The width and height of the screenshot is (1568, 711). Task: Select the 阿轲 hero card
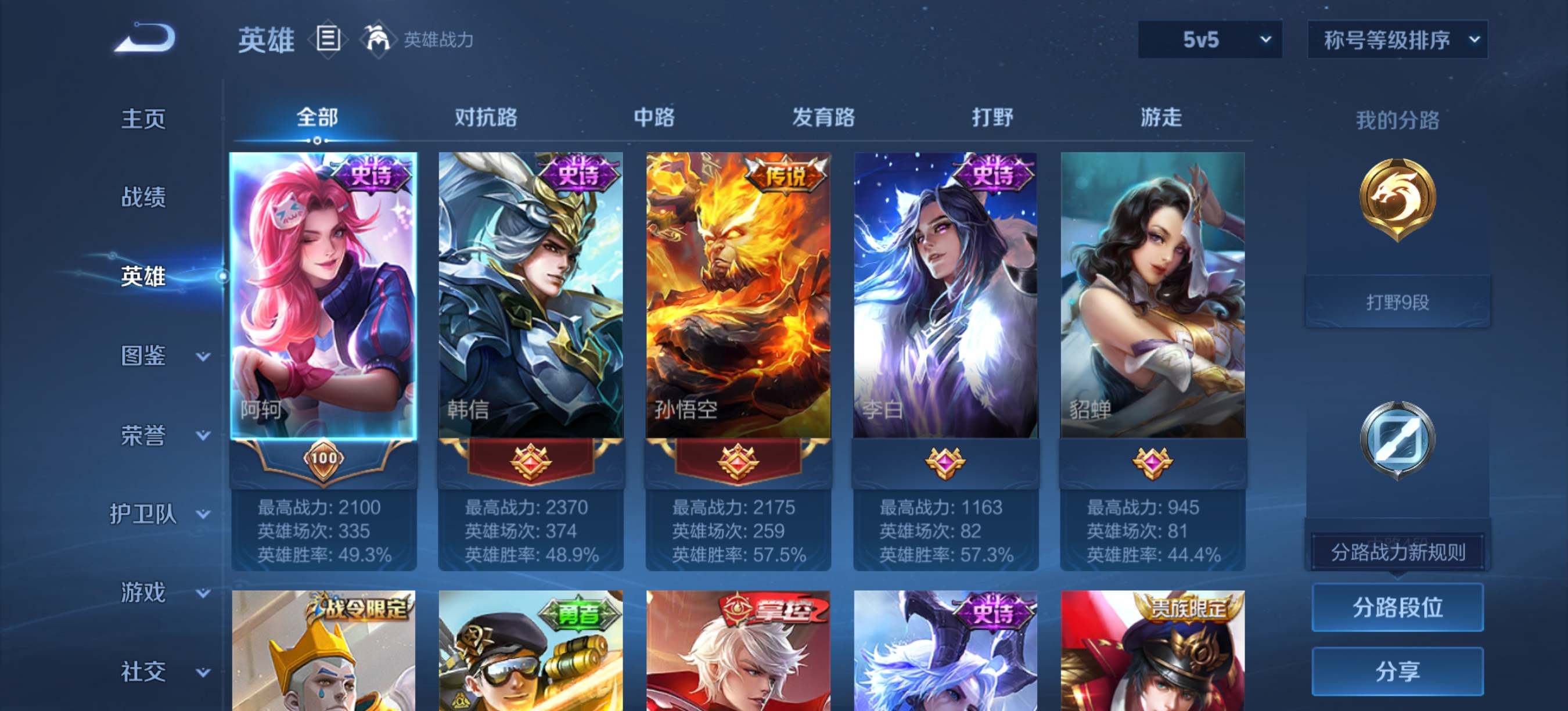pyautogui.click(x=323, y=296)
